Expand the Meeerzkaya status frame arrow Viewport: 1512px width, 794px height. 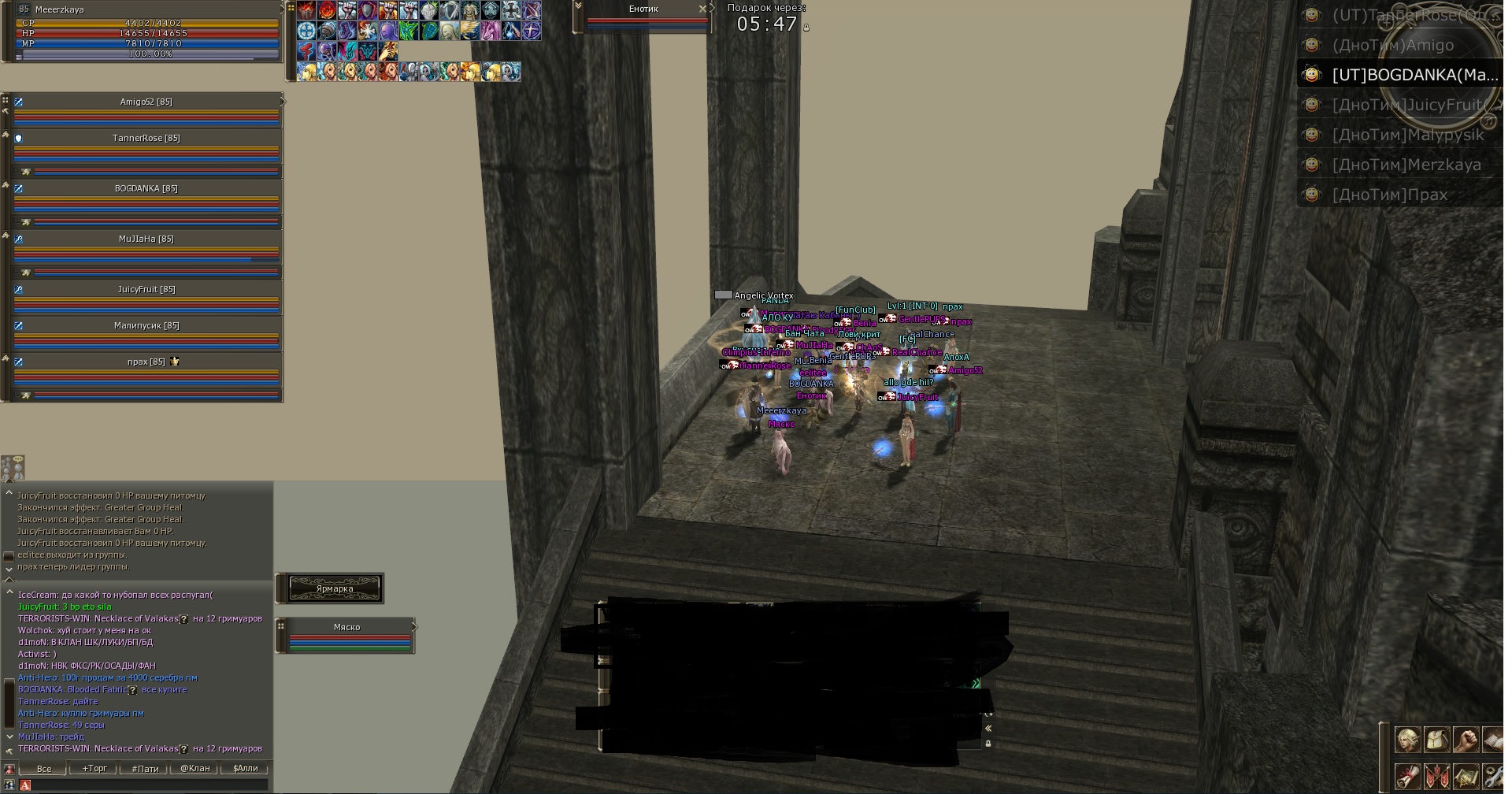tap(282, 9)
